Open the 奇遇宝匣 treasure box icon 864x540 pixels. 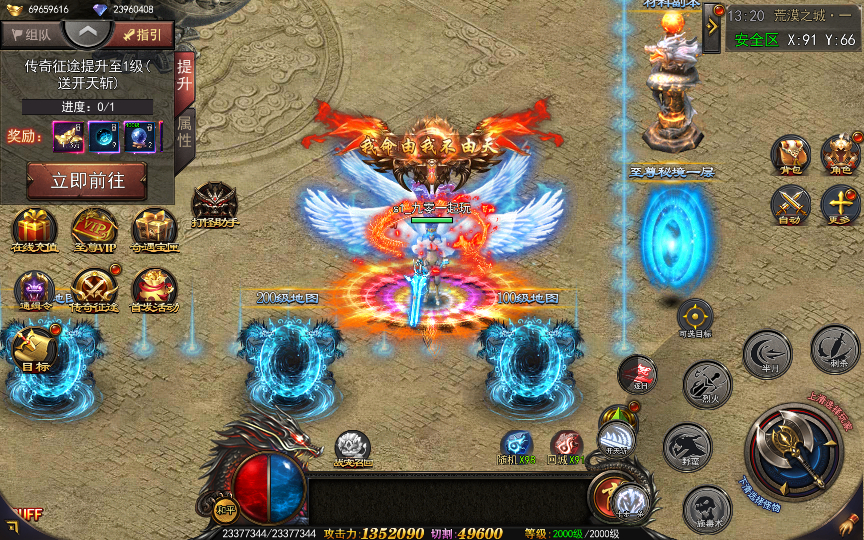pos(154,230)
